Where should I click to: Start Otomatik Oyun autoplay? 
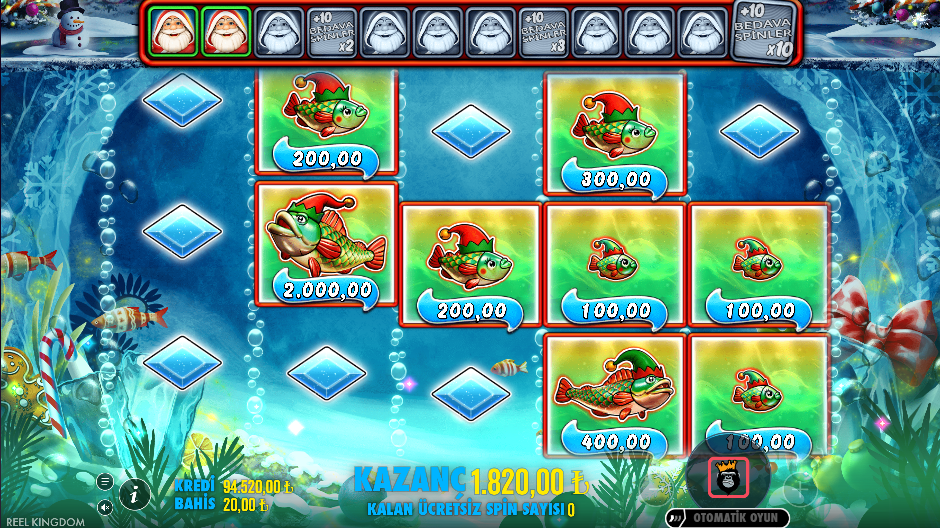[x=727, y=517]
